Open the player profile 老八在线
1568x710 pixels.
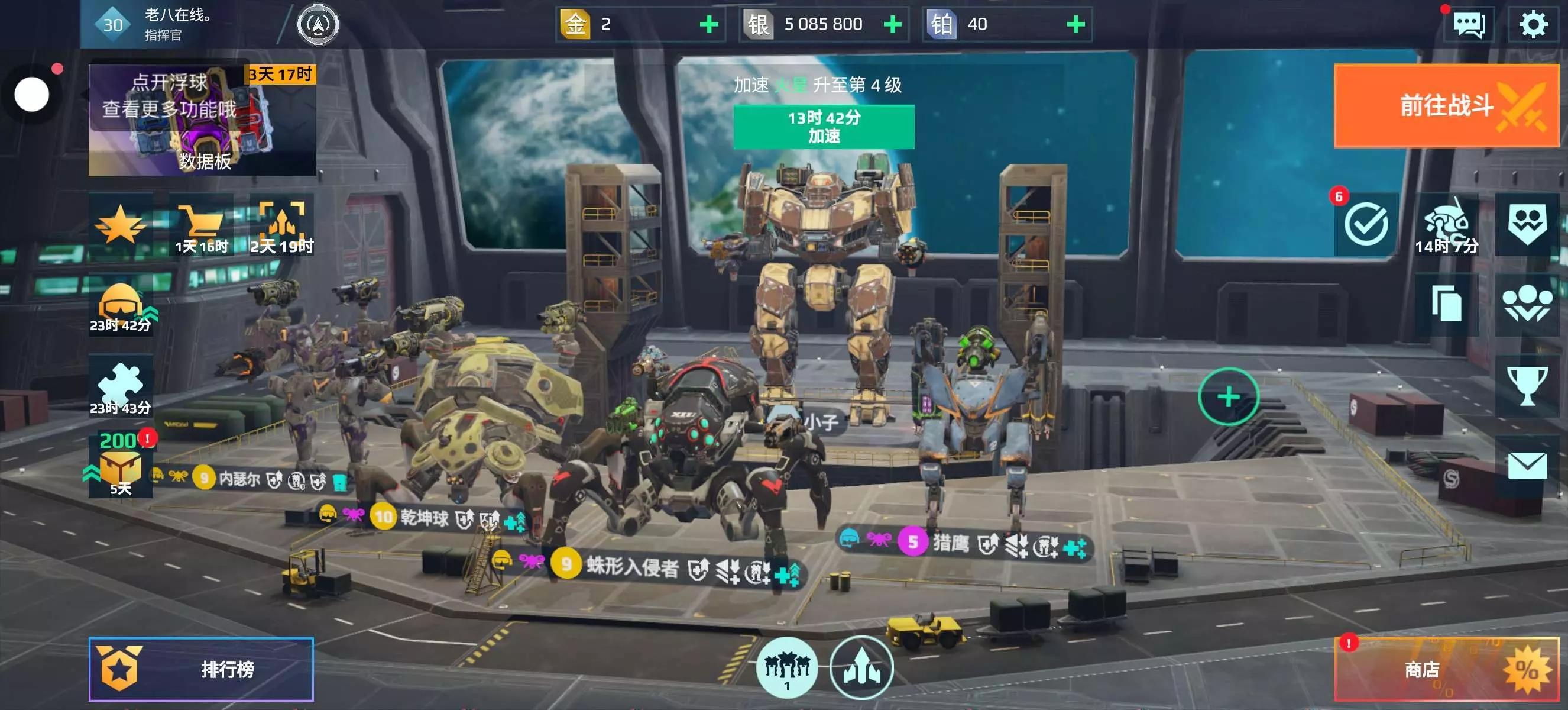tap(177, 24)
